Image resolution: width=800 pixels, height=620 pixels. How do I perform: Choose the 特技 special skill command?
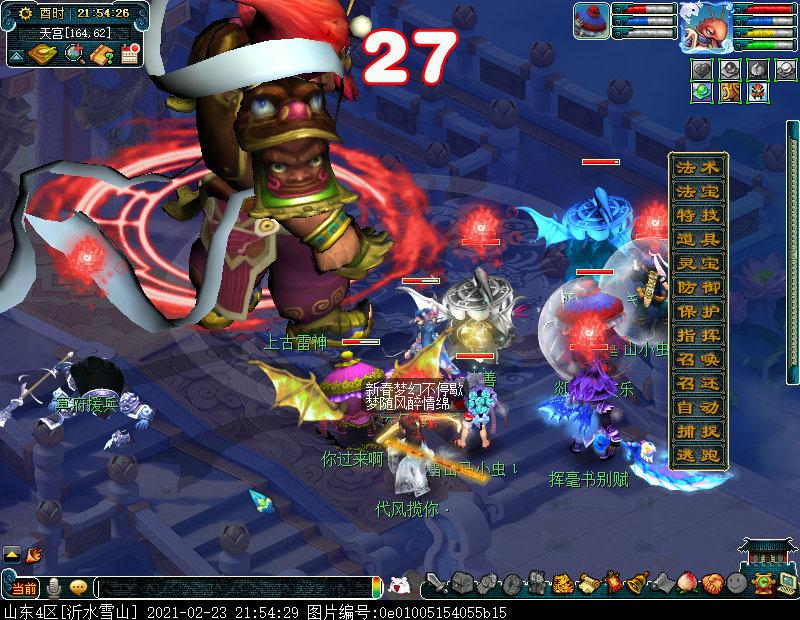[x=698, y=215]
